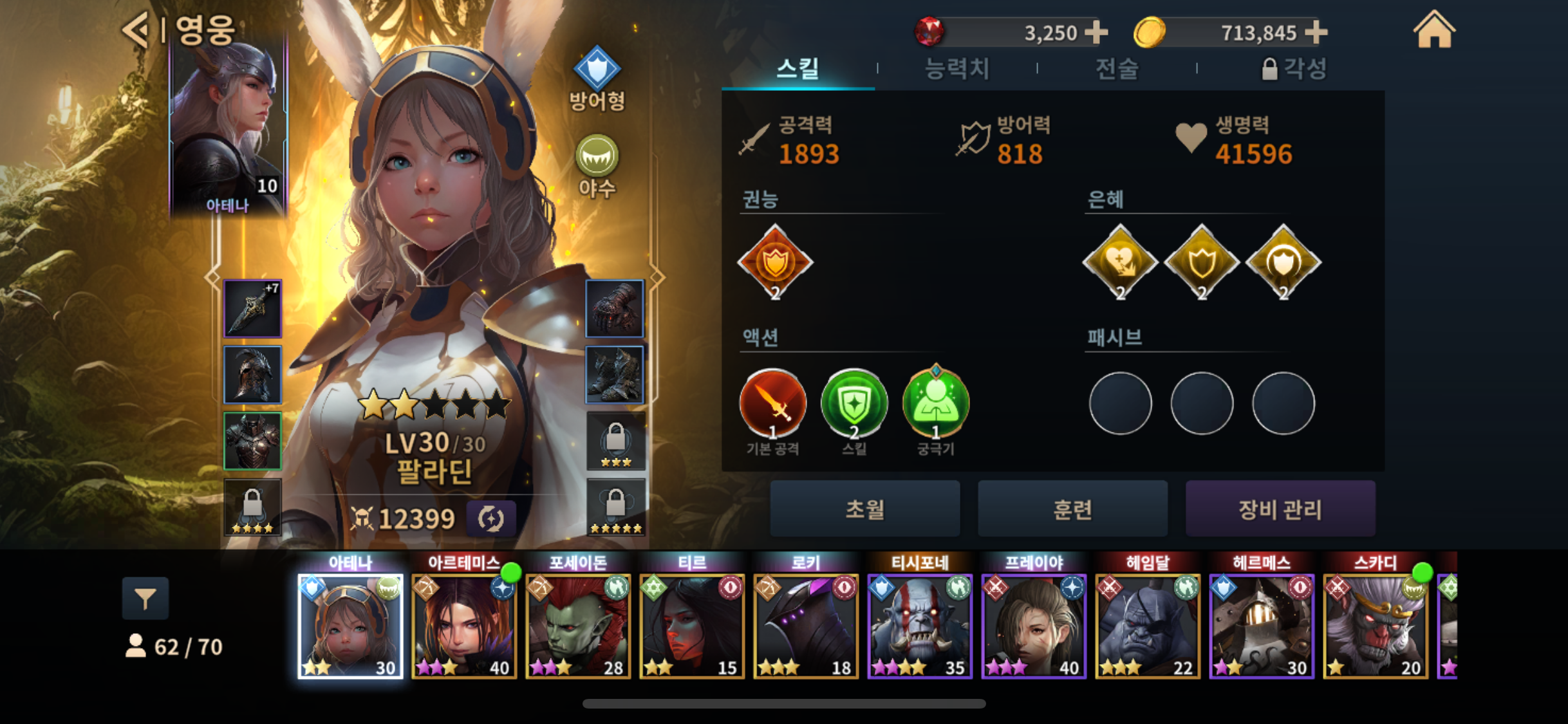Select the heart 은혜 blessing icon

tap(1120, 262)
